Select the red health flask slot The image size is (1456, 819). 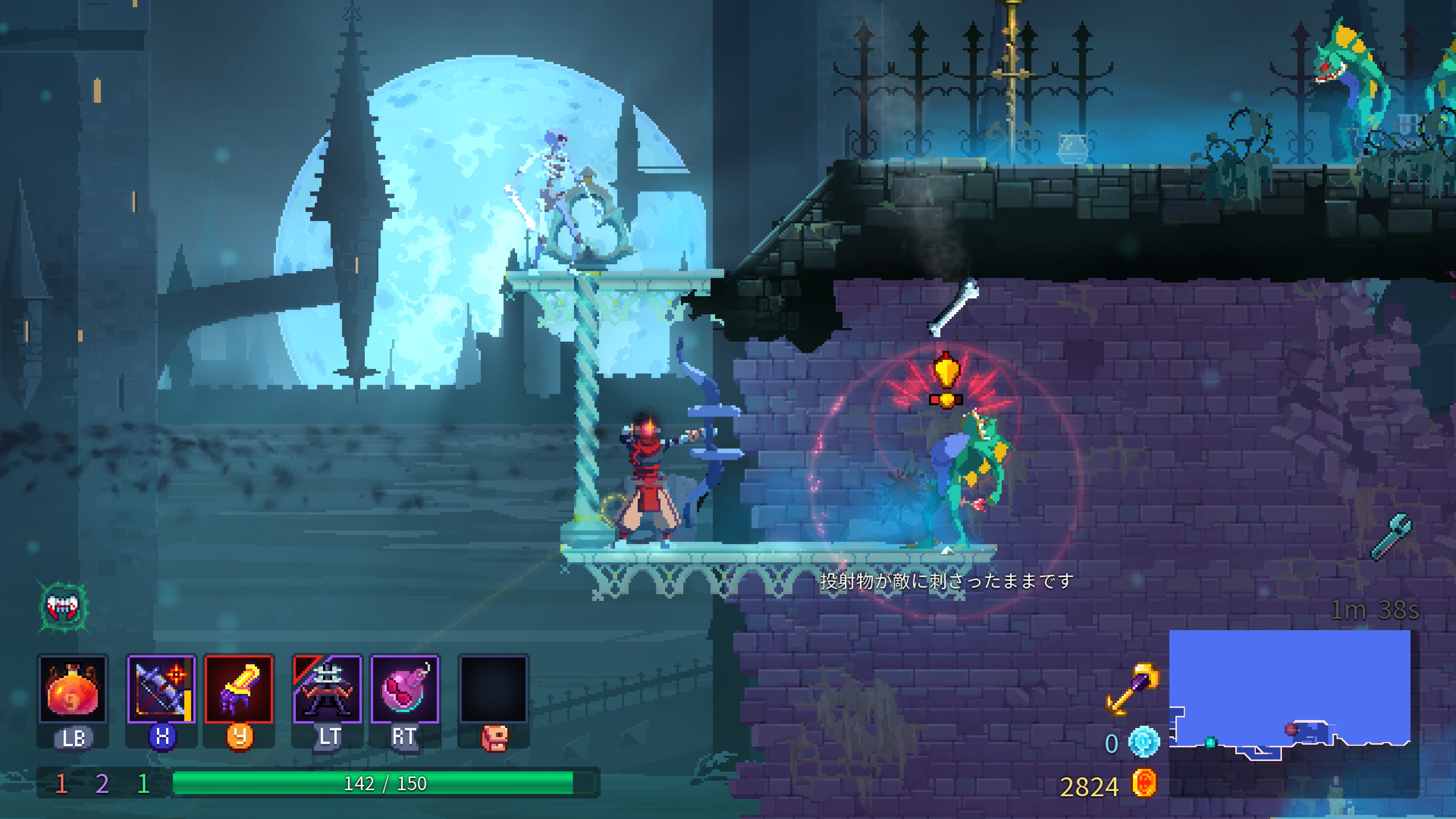click(x=72, y=690)
